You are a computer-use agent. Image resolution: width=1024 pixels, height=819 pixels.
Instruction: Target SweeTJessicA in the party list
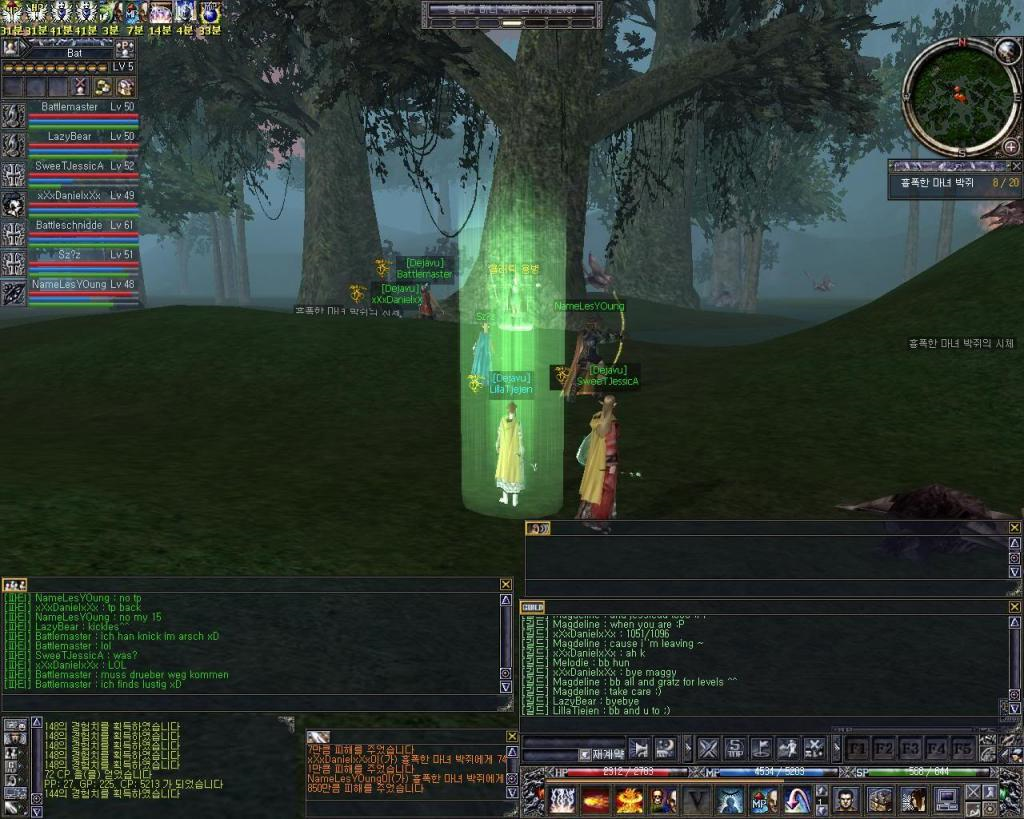click(70, 166)
